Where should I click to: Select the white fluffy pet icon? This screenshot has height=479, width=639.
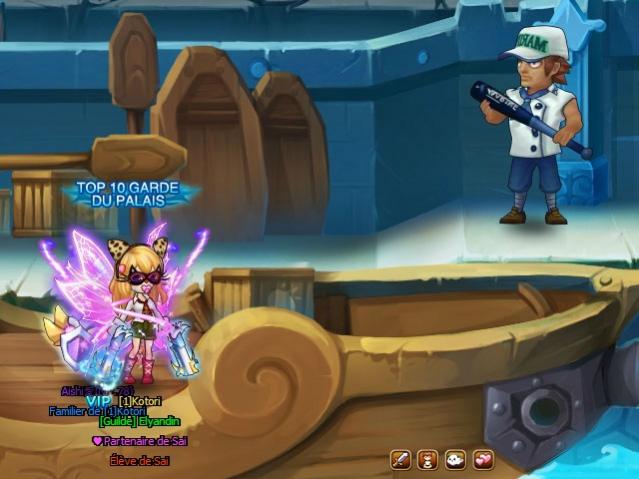click(x=456, y=460)
